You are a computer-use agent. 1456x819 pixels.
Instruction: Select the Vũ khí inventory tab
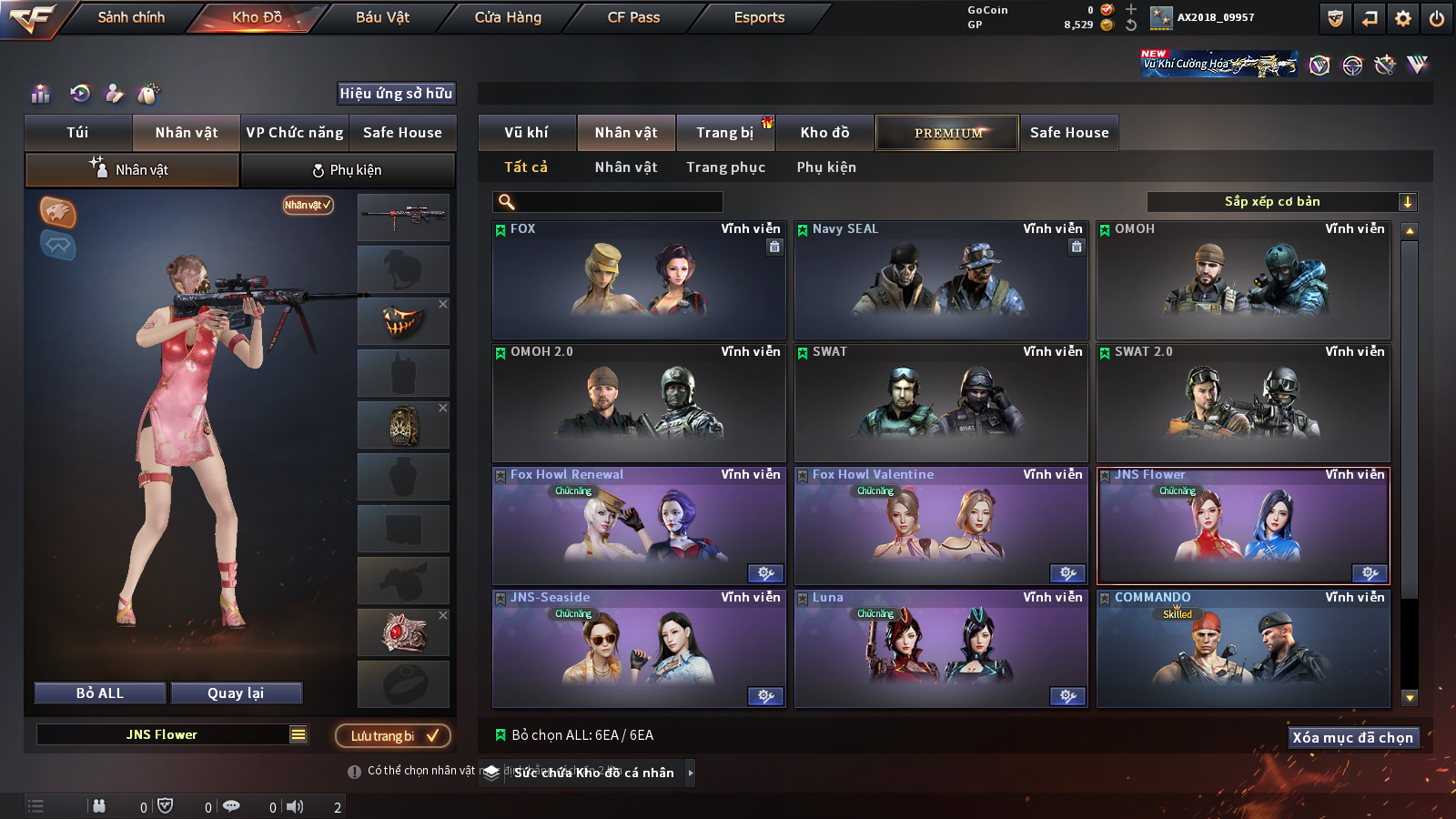coord(526,133)
